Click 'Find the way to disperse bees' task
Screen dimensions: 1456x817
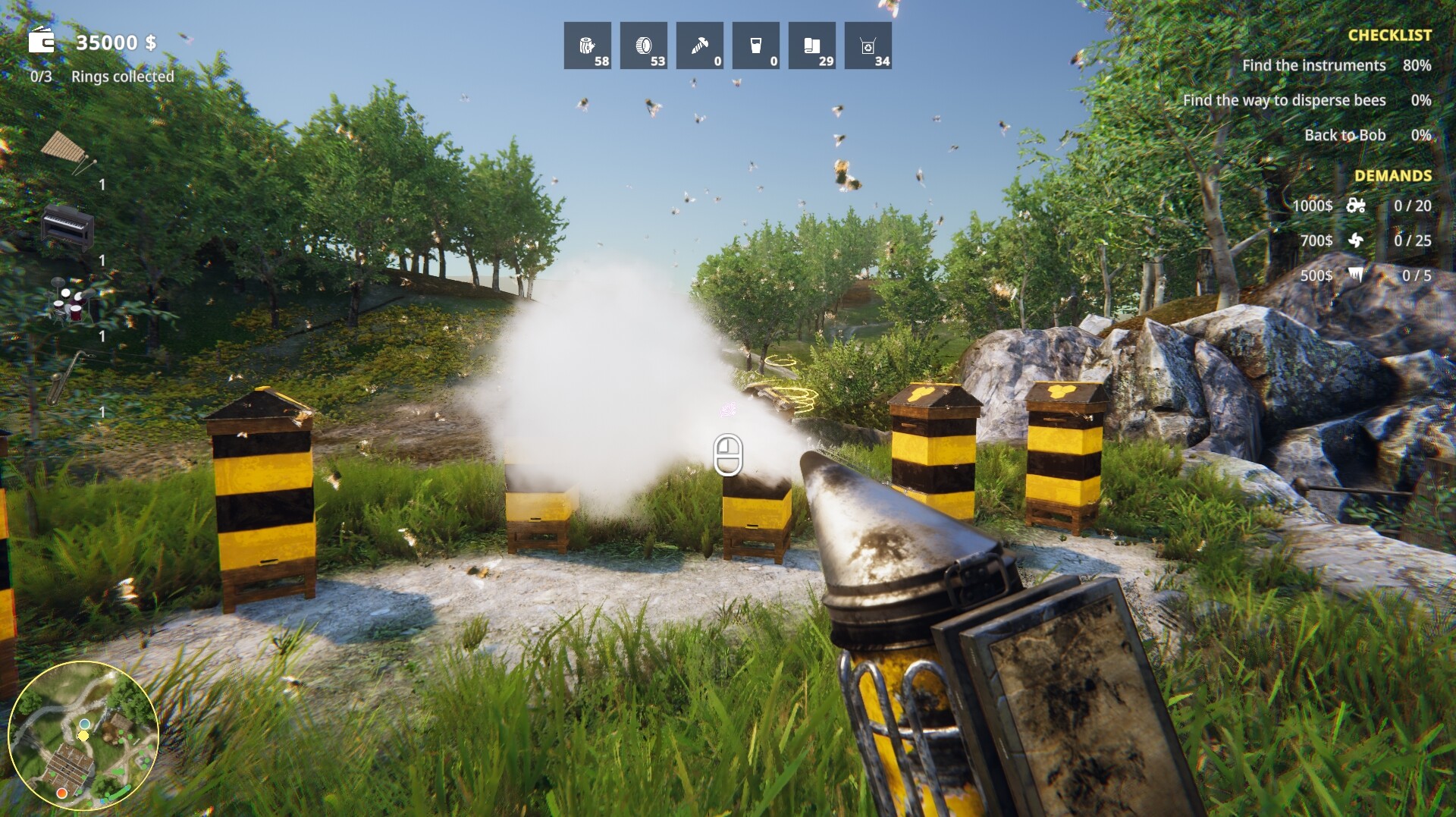1283,100
